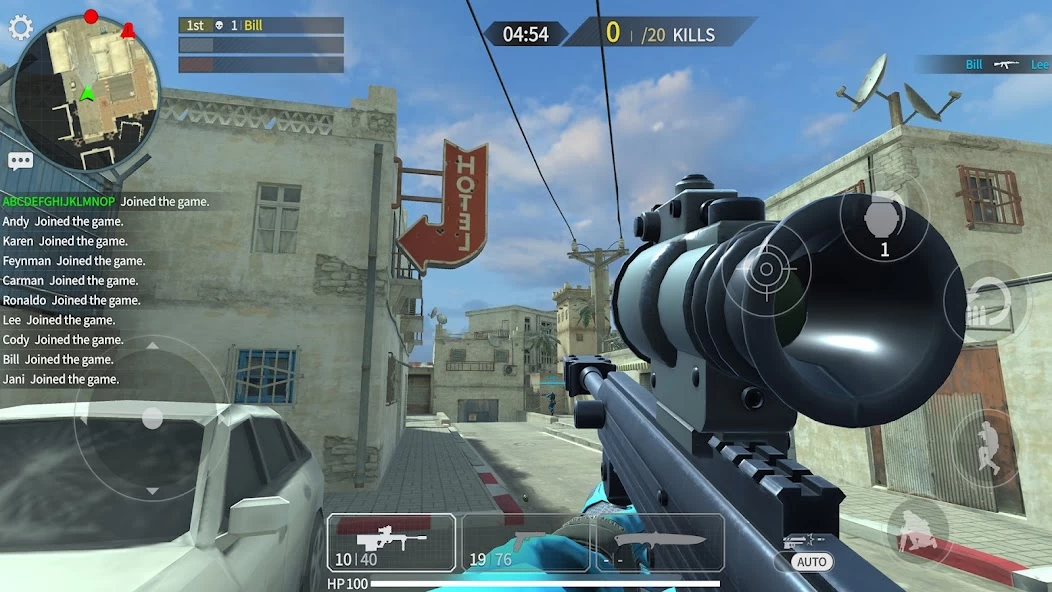Screen dimensions: 1052x592
Task: Tap the crosshair aim scope button
Action: (x=767, y=268)
